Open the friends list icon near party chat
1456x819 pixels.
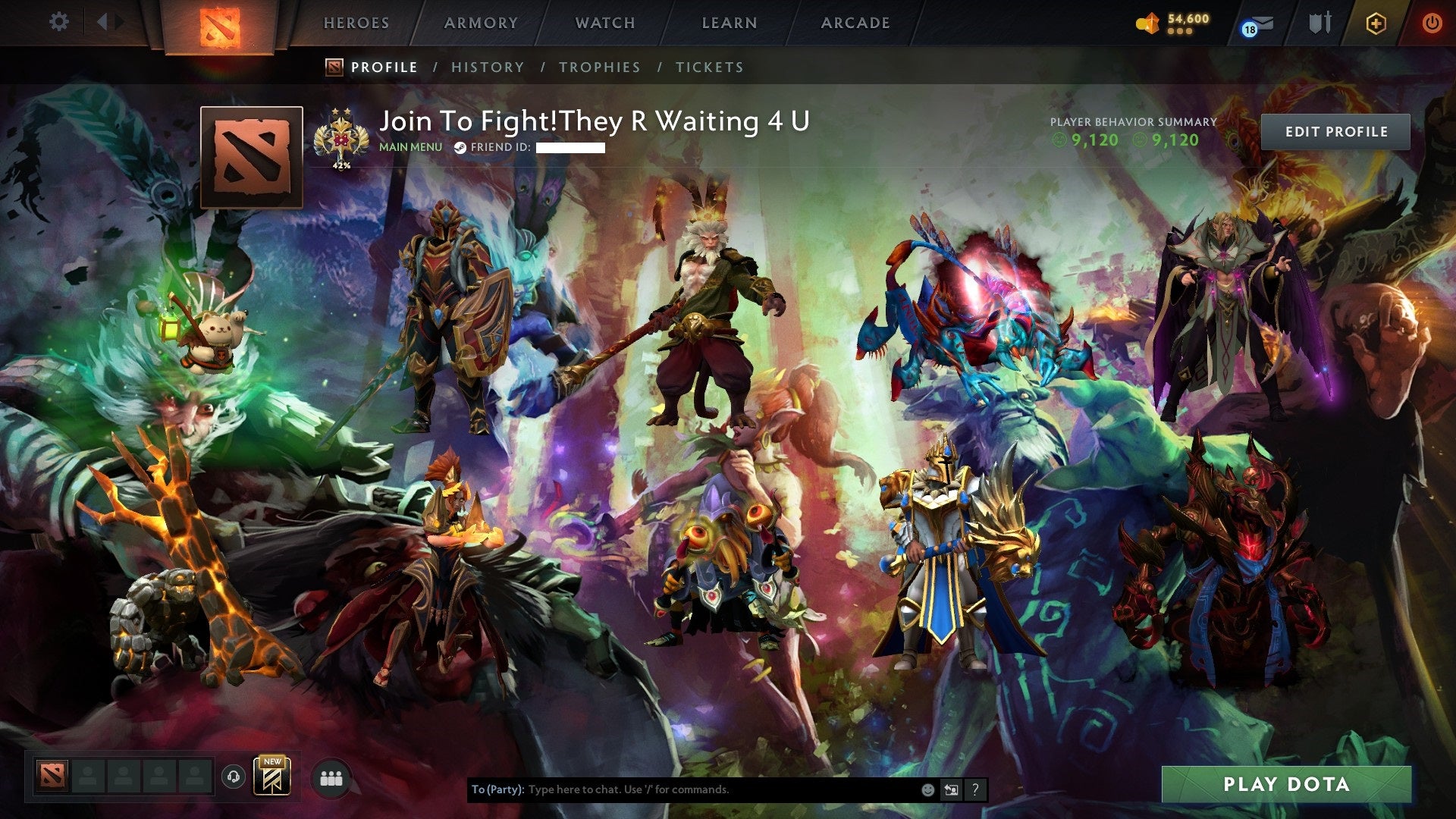coord(331,777)
